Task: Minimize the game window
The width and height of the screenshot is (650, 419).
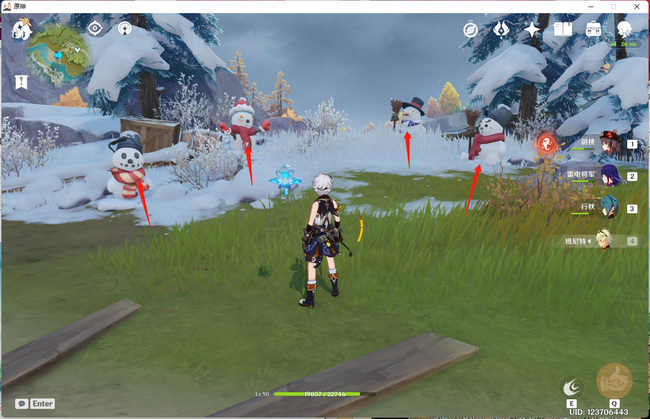Action: click(589, 6)
